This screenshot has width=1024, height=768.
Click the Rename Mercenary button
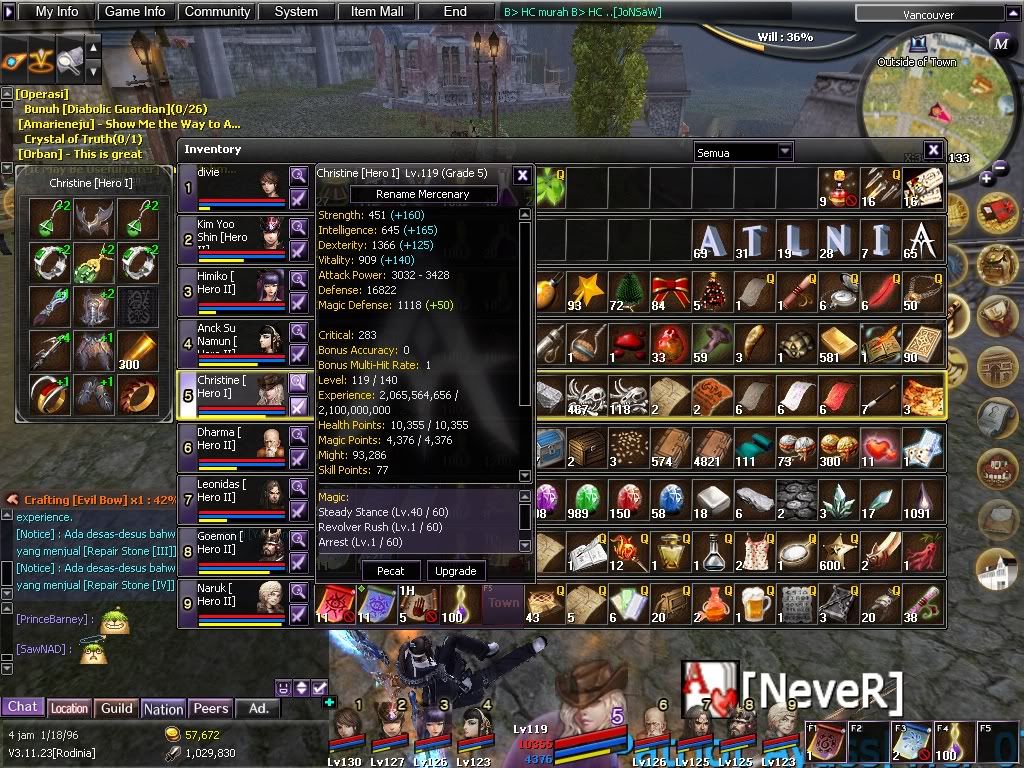pyautogui.click(x=422, y=194)
